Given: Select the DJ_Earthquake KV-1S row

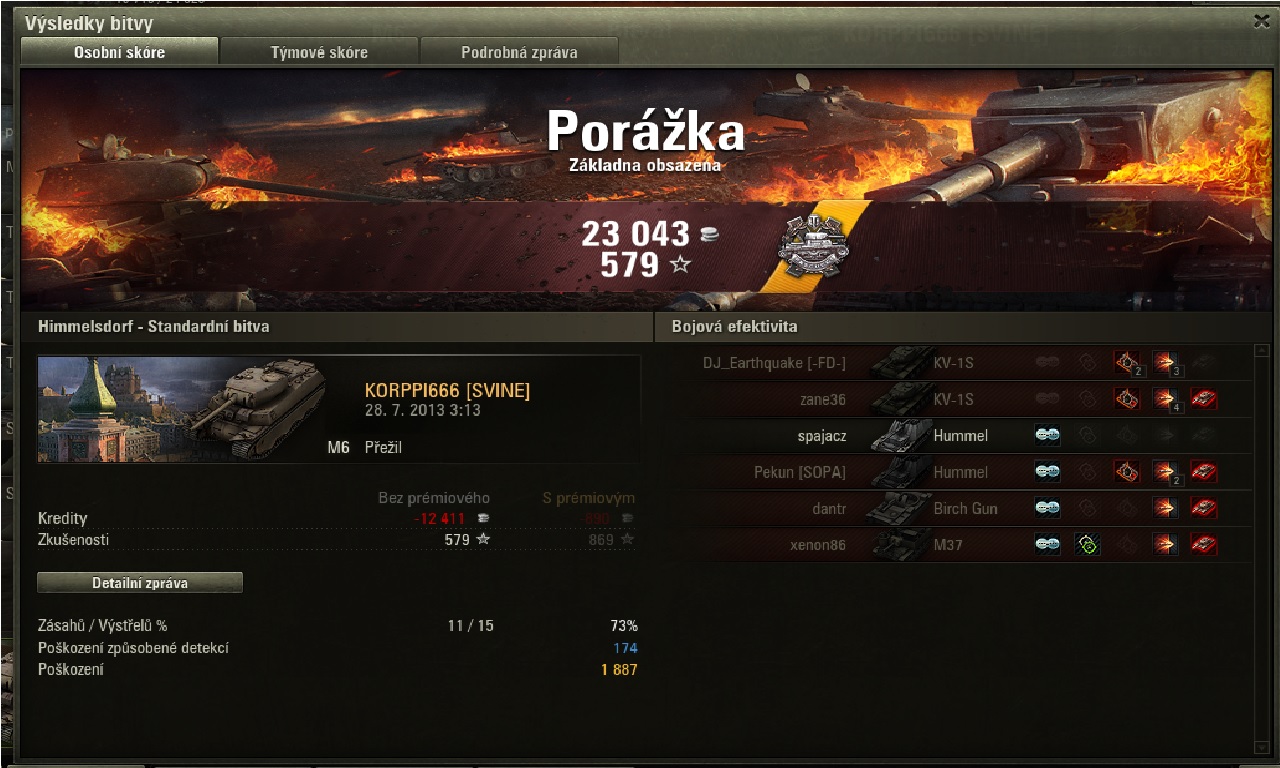Looking at the screenshot, I should pyautogui.click(x=960, y=363).
